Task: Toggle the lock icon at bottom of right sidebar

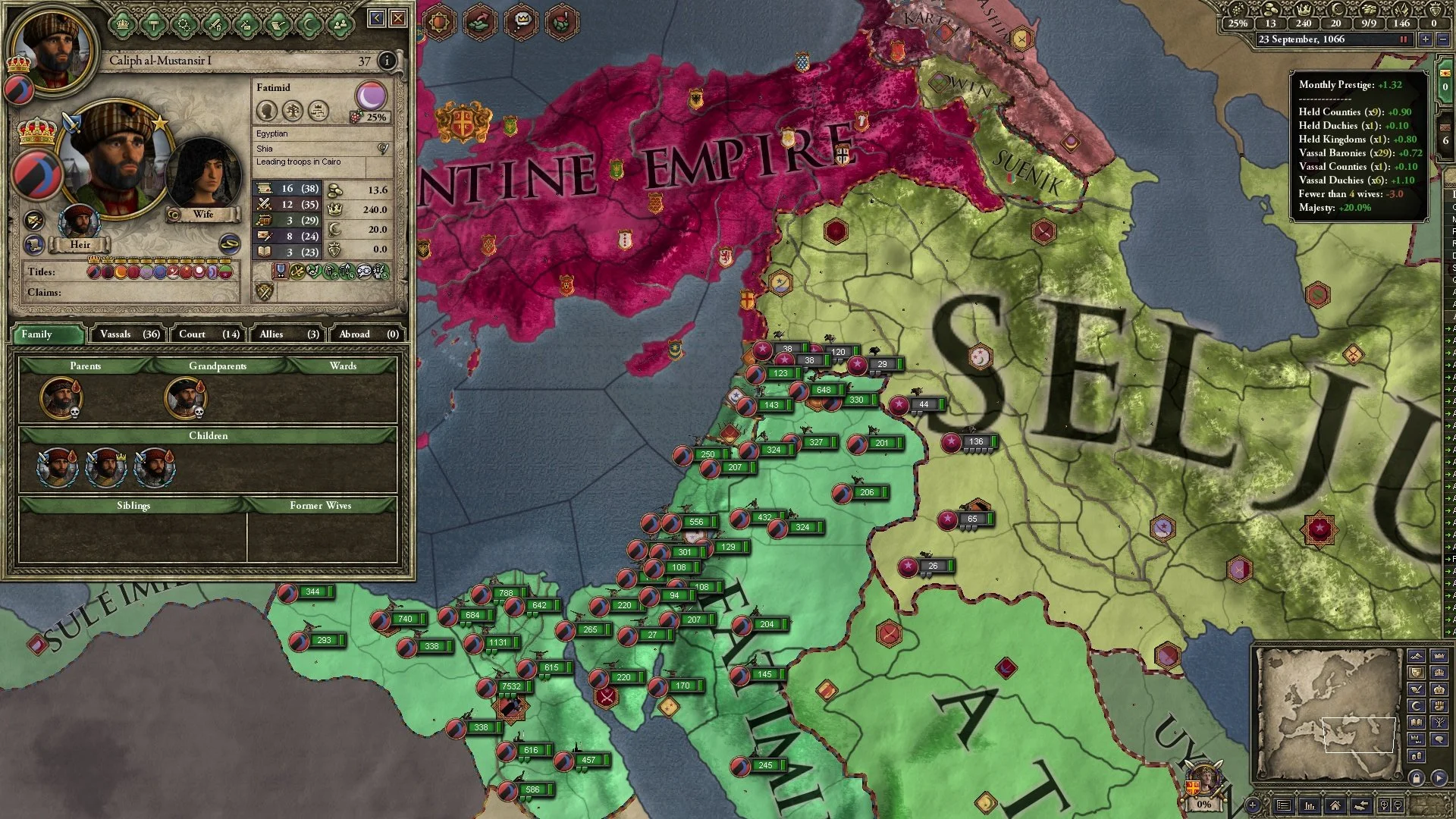Action: [1417, 778]
